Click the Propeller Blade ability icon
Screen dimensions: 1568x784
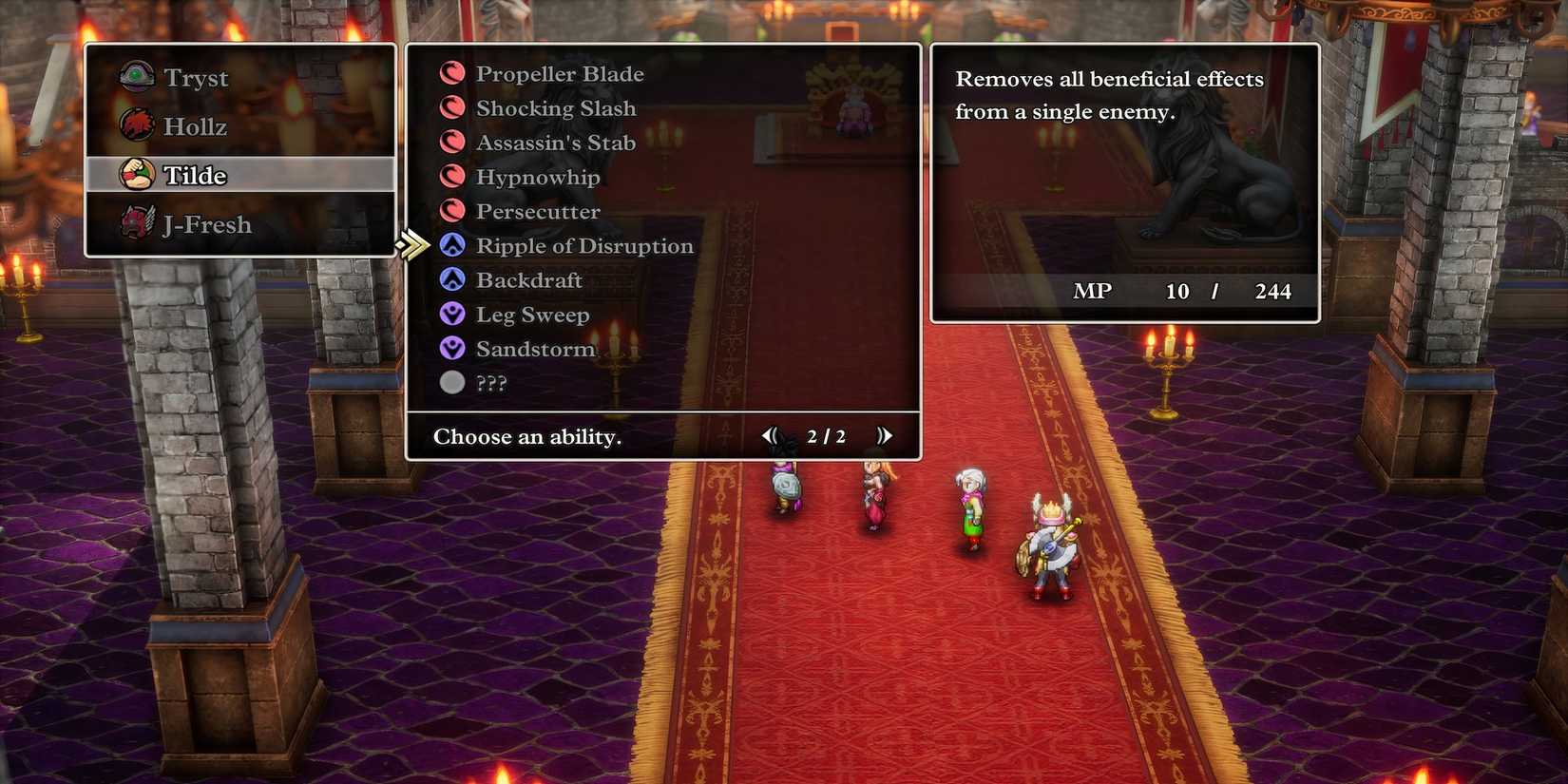pos(451,73)
